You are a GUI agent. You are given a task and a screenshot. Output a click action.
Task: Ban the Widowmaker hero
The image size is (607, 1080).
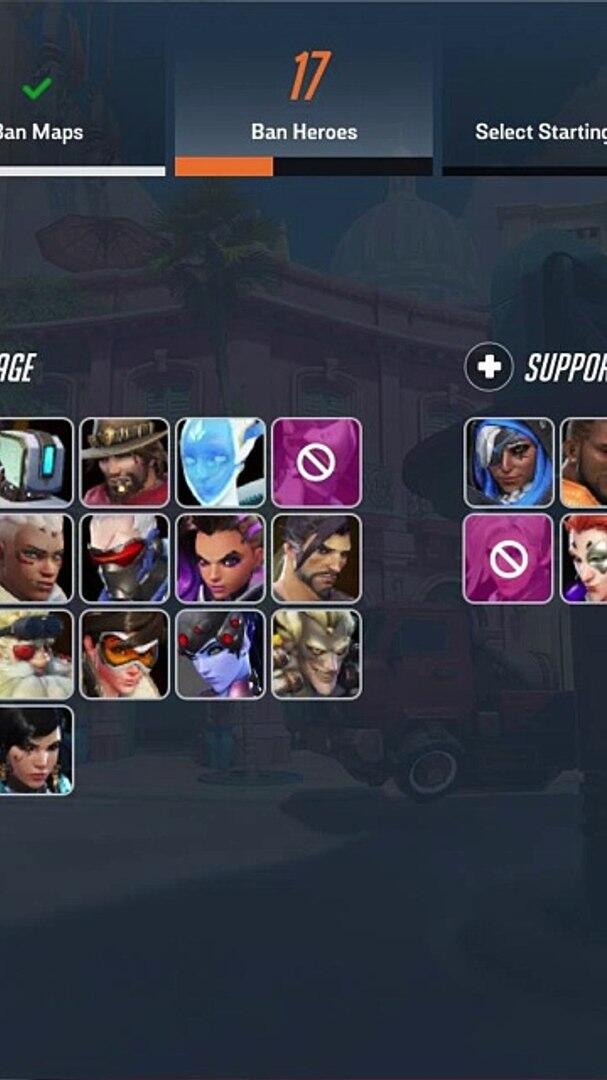tap(221, 654)
